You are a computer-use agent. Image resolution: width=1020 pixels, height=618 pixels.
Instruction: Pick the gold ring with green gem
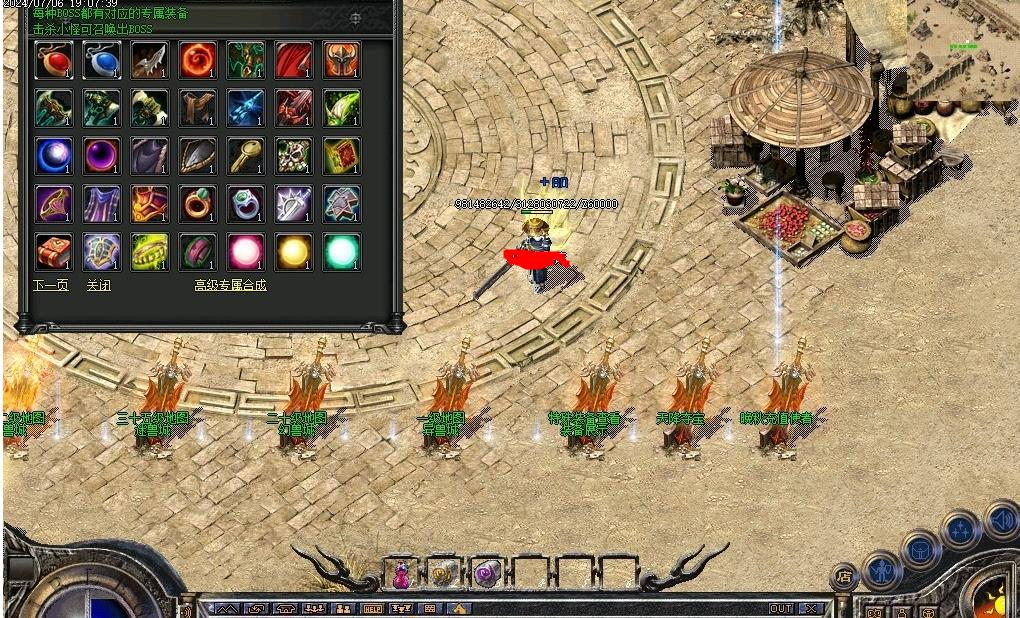coord(198,204)
